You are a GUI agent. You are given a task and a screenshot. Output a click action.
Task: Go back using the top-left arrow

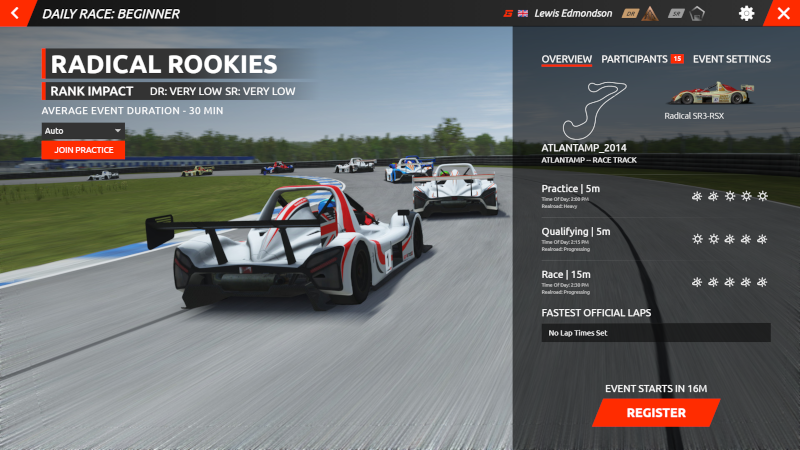pyautogui.click(x=14, y=14)
